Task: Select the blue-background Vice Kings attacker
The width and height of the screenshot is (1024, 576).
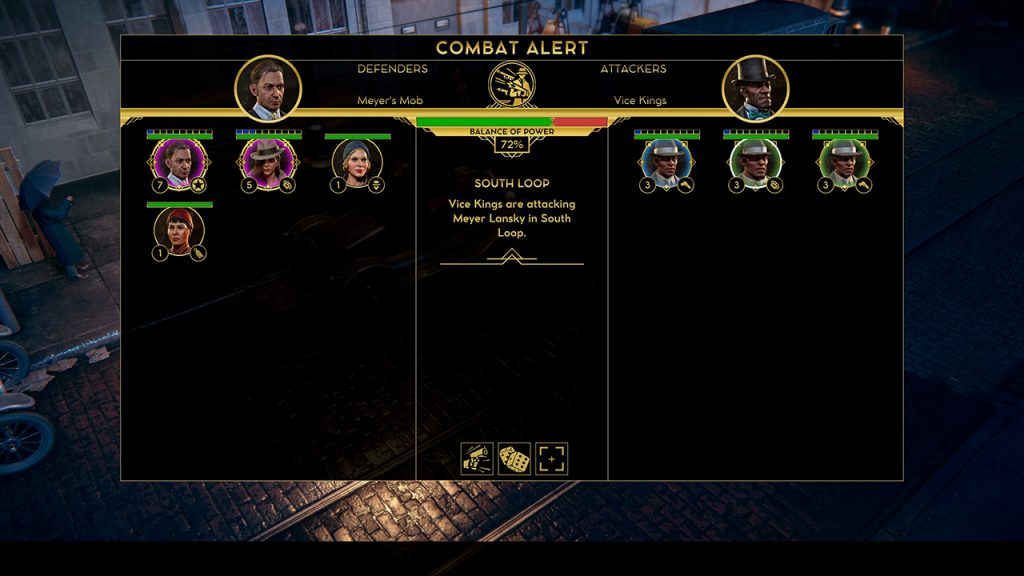Action: (x=666, y=163)
